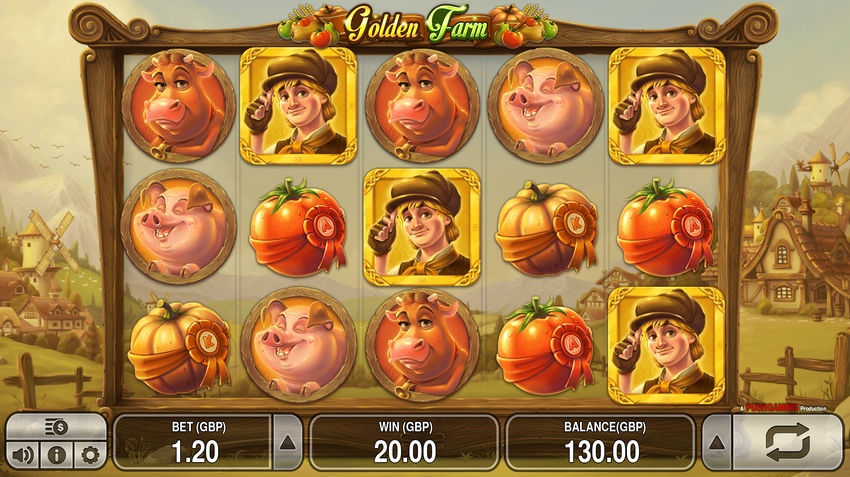Spin the reels with the circular arrows button

pyautogui.click(x=787, y=442)
